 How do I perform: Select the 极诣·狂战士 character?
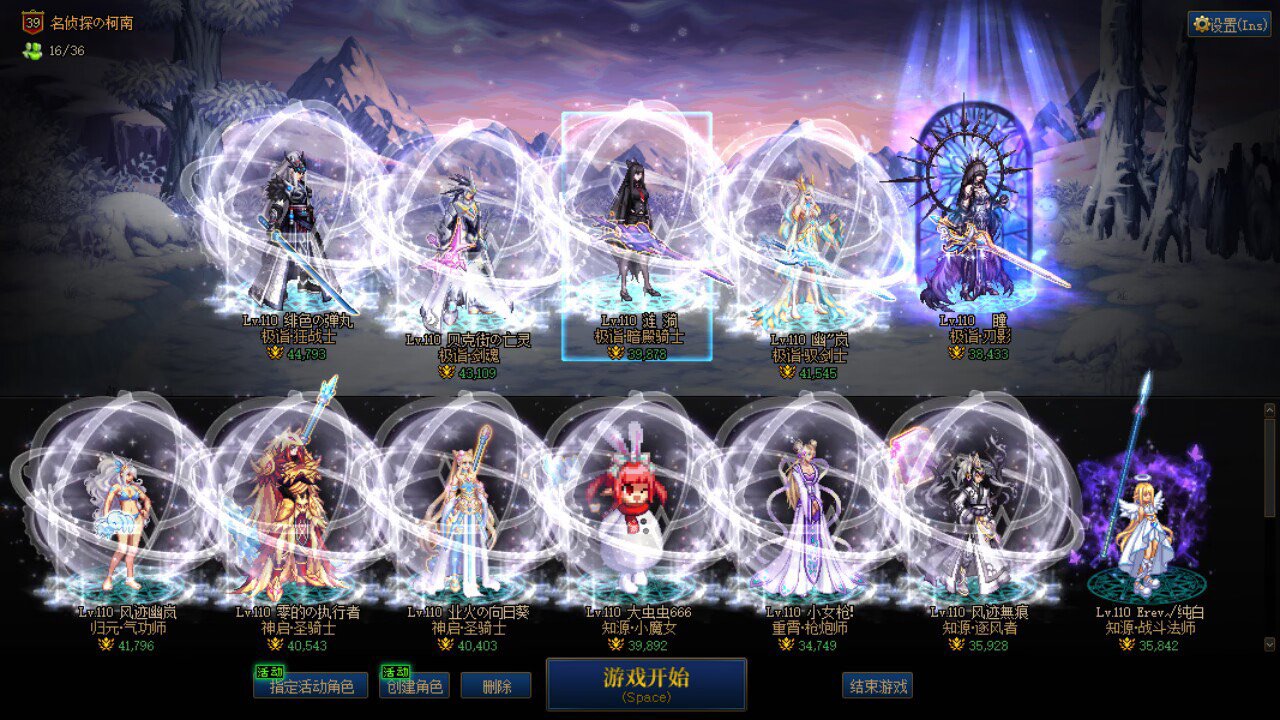coord(298,240)
